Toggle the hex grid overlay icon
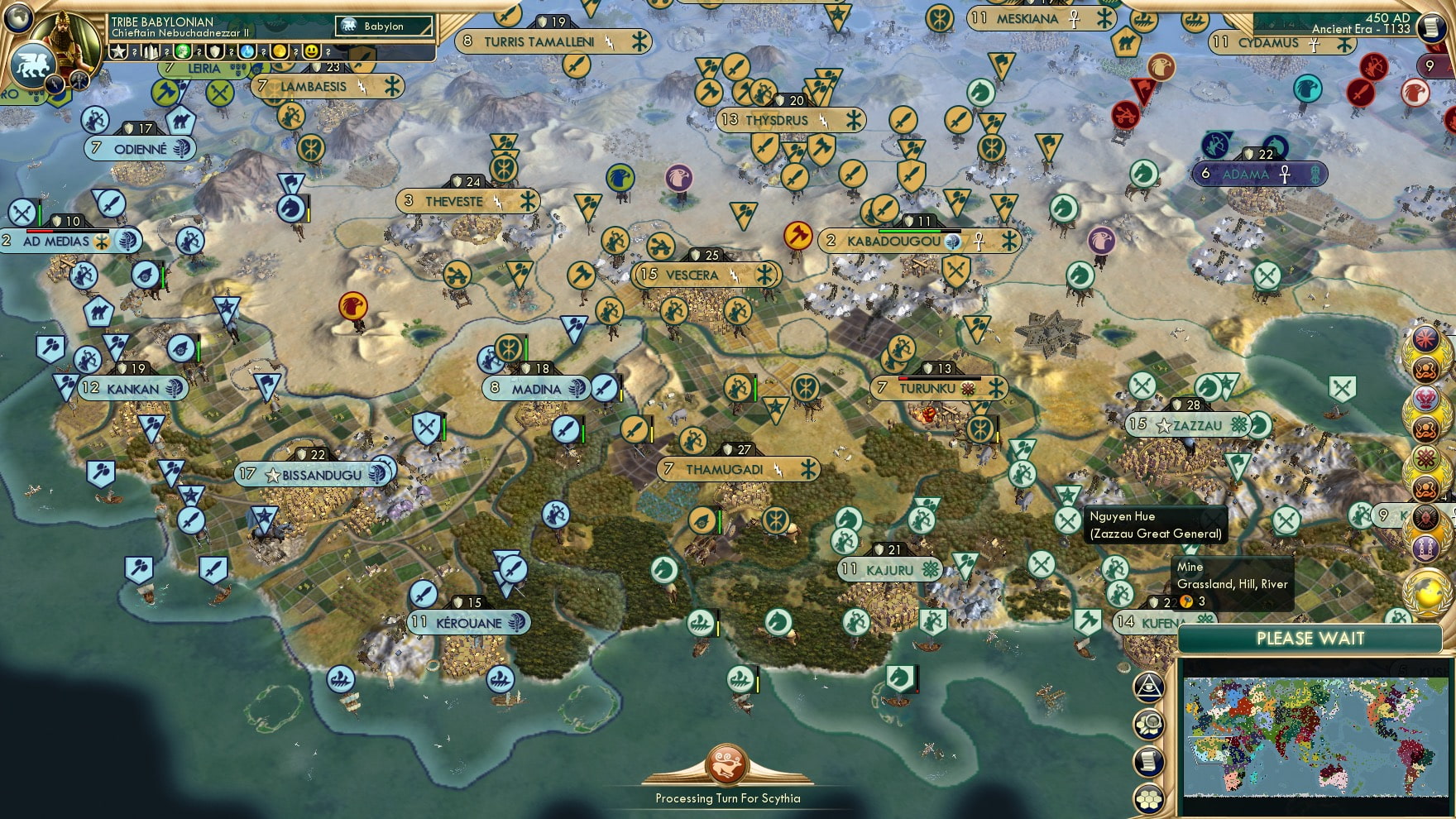 [x=1147, y=797]
